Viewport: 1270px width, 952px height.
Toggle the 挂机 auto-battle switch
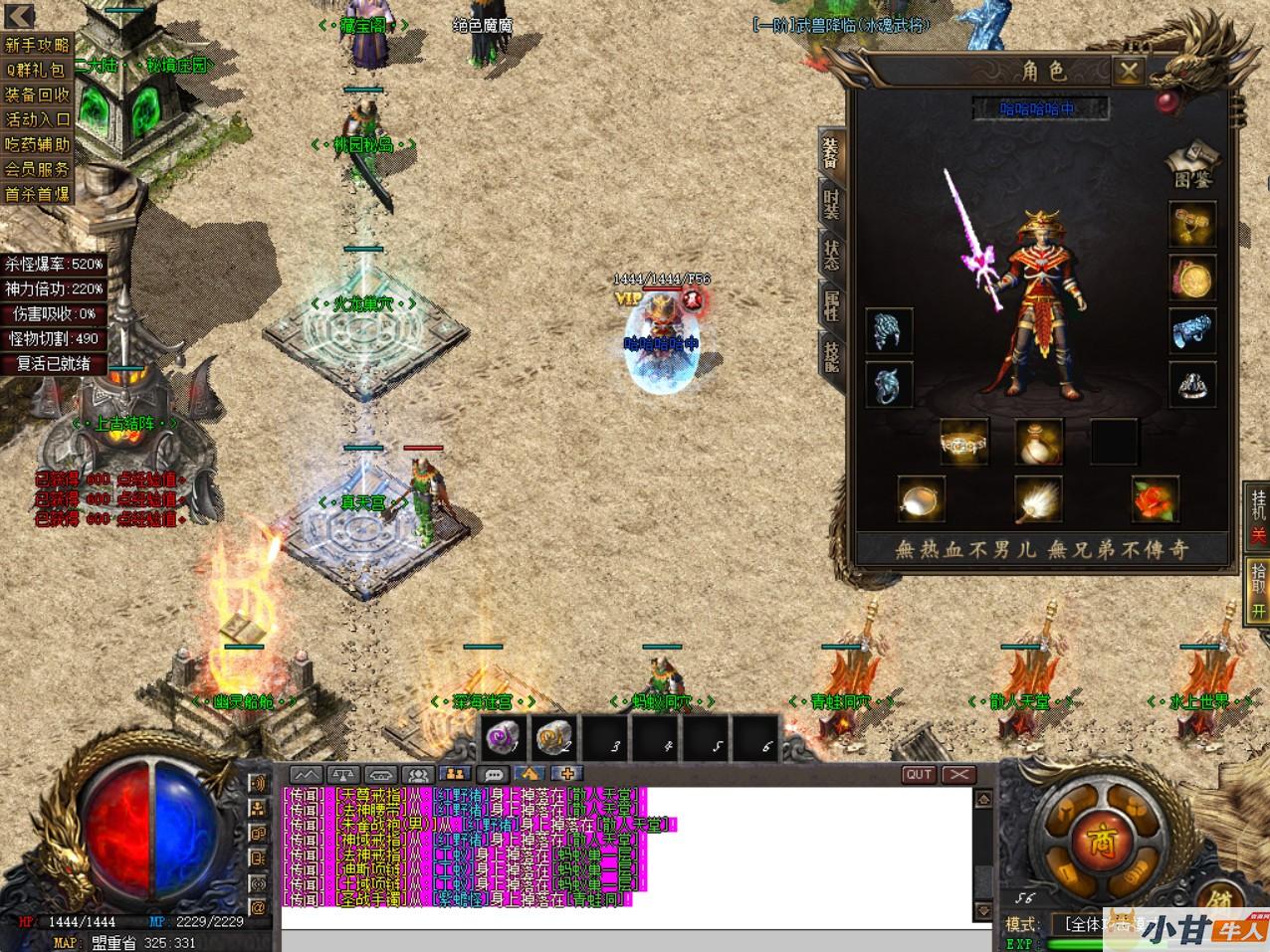1258,514
